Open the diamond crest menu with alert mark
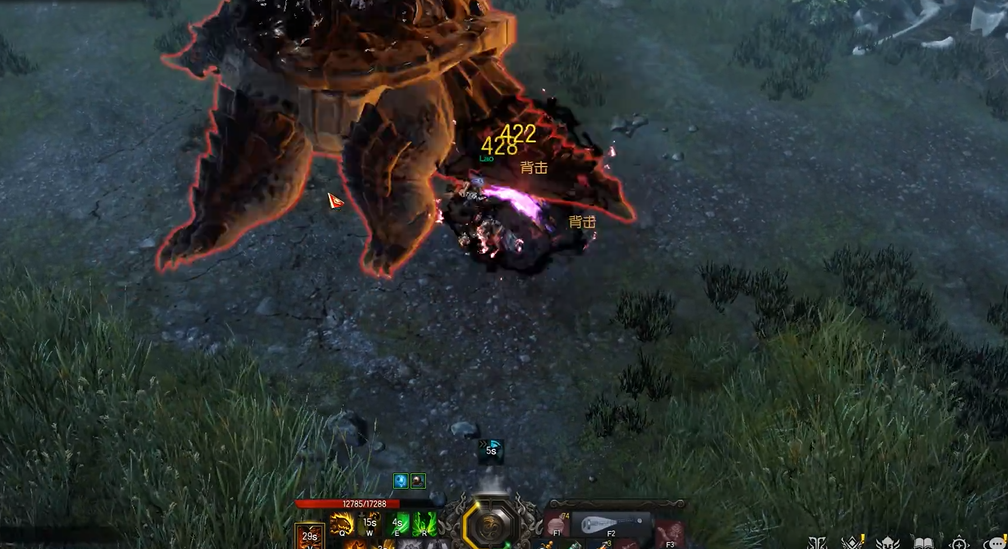The width and height of the screenshot is (1008, 549). pos(853,542)
